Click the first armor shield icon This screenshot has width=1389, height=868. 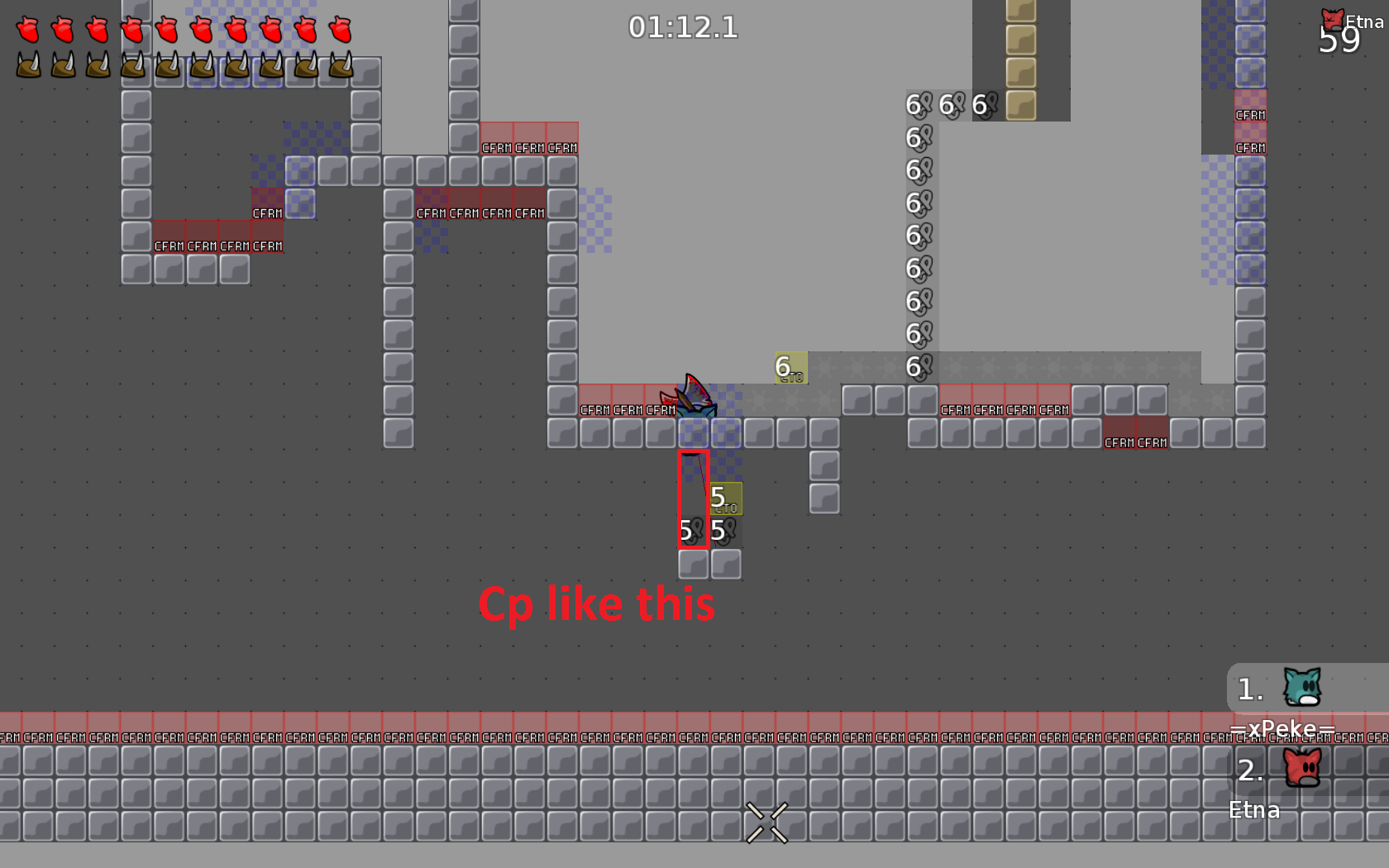(27, 64)
